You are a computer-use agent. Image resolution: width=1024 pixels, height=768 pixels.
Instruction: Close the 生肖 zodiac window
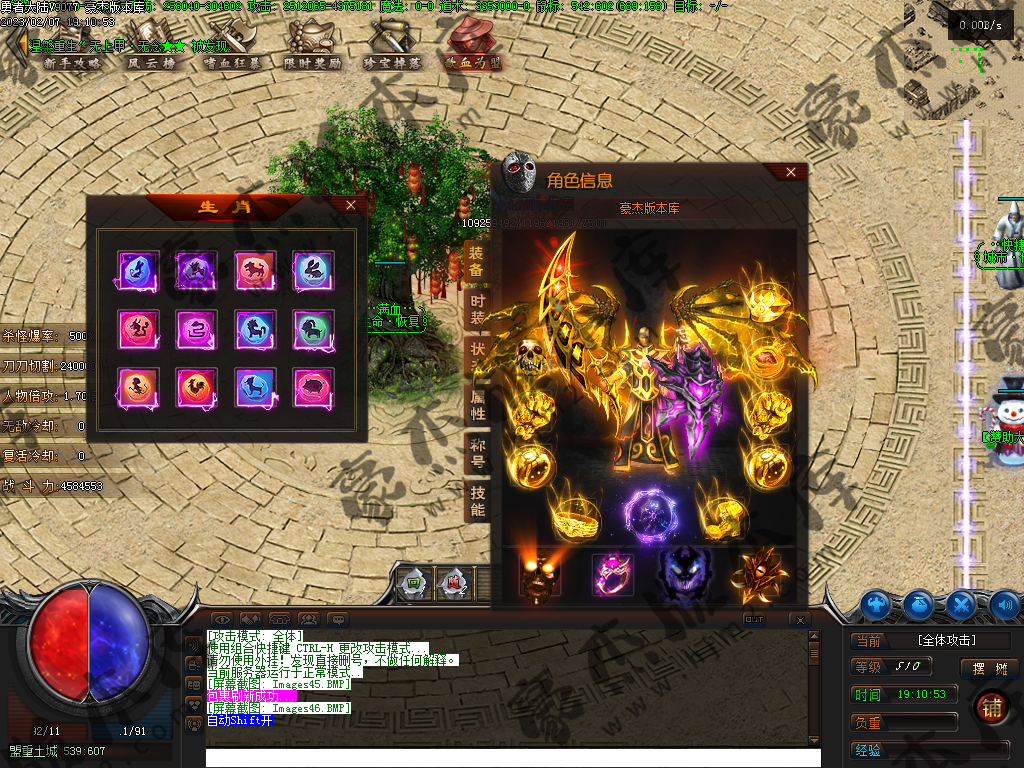[x=350, y=205]
